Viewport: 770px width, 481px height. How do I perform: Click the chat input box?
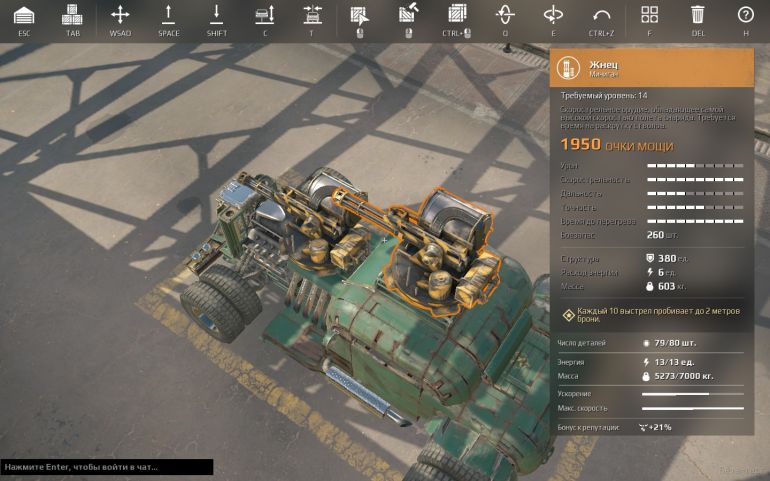coord(106,467)
